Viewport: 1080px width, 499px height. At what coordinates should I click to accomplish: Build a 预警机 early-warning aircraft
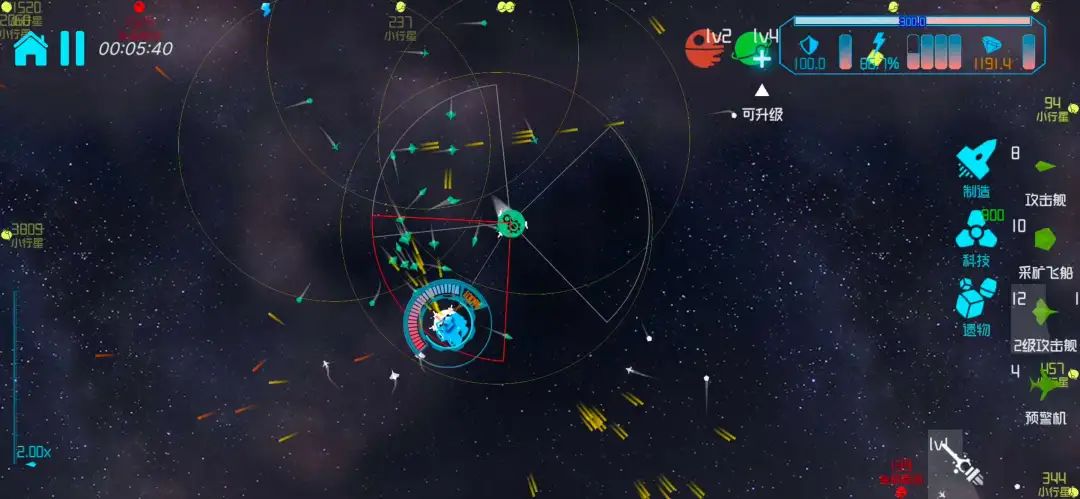(x=1046, y=392)
